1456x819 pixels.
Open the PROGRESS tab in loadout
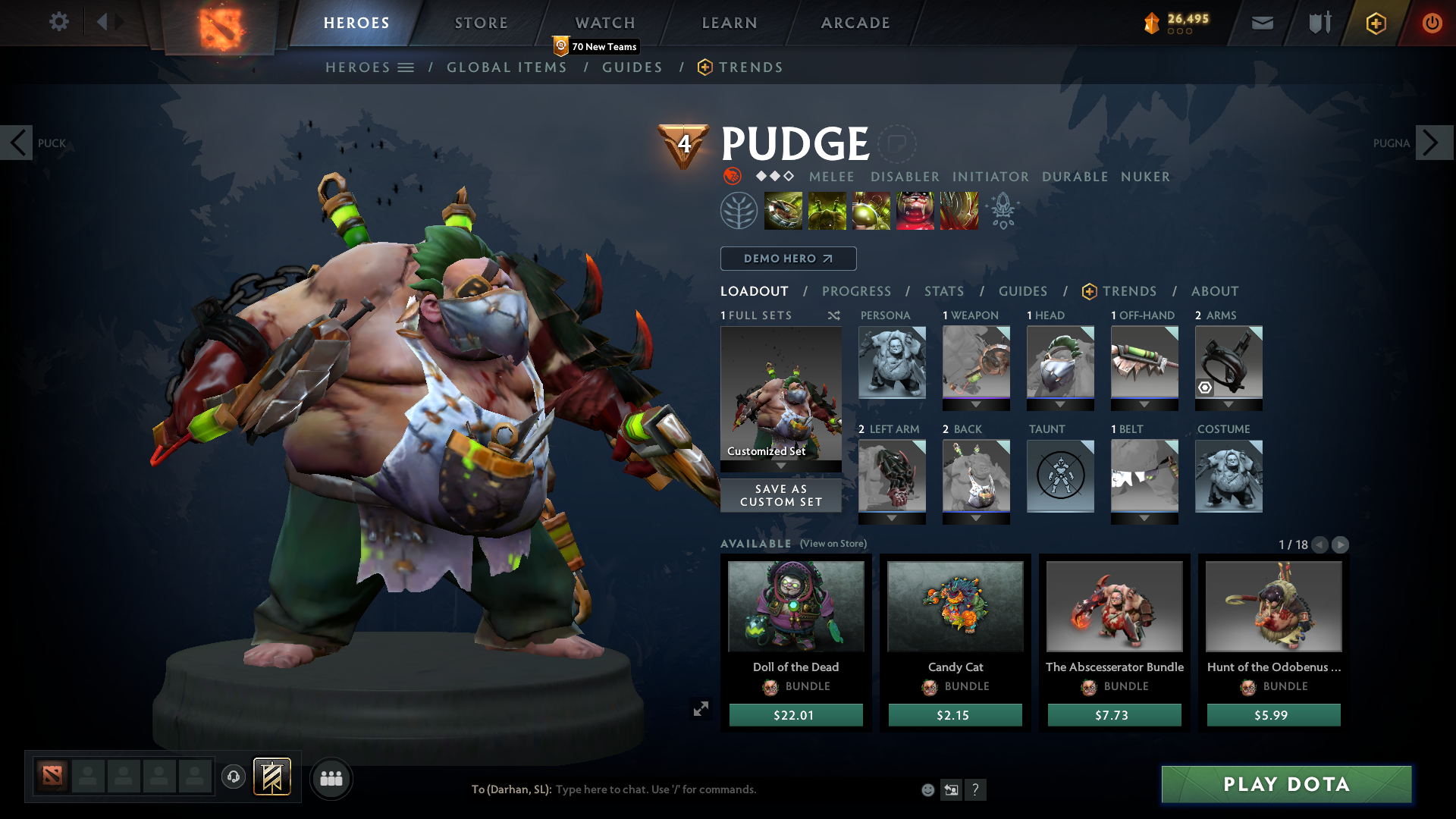point(857,291)
